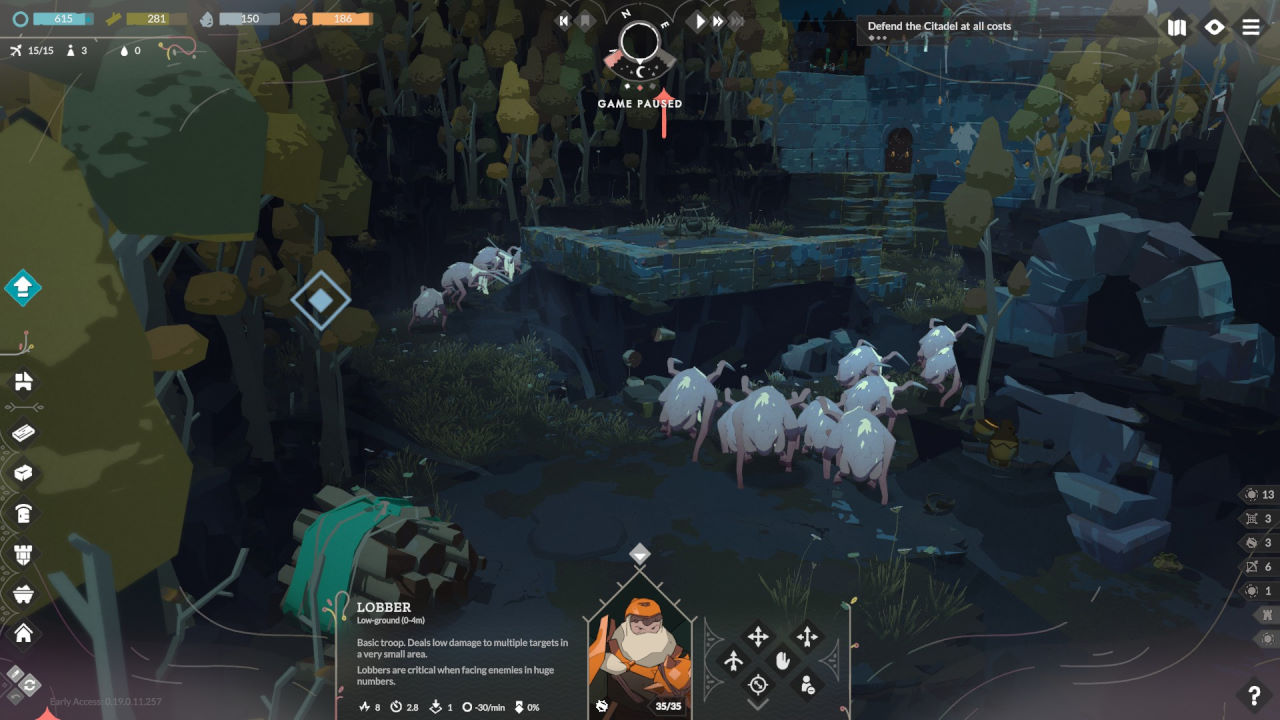
Task: Activate the hand stop command
Action: 782,660
